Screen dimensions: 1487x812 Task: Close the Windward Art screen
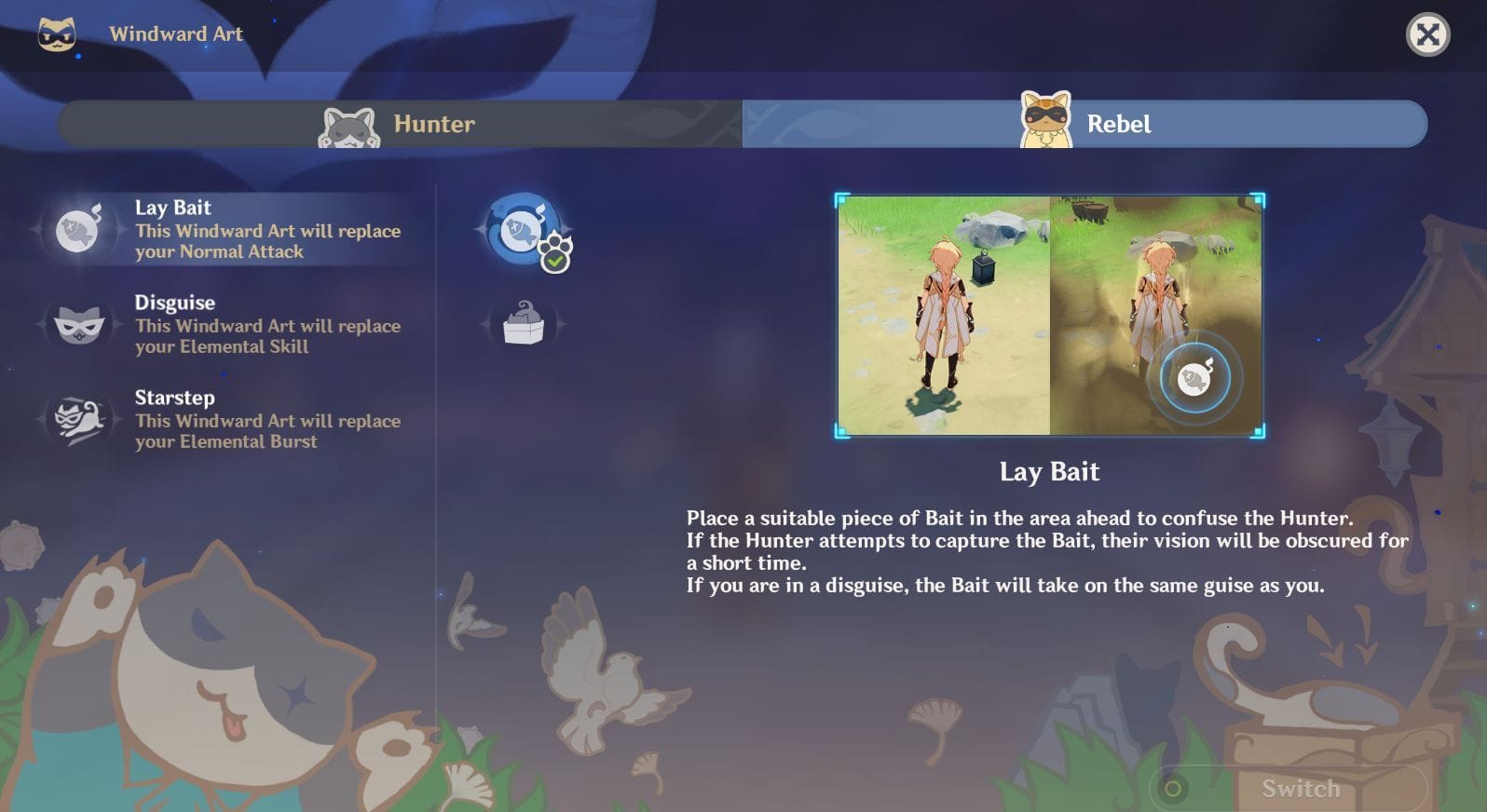1426,35
